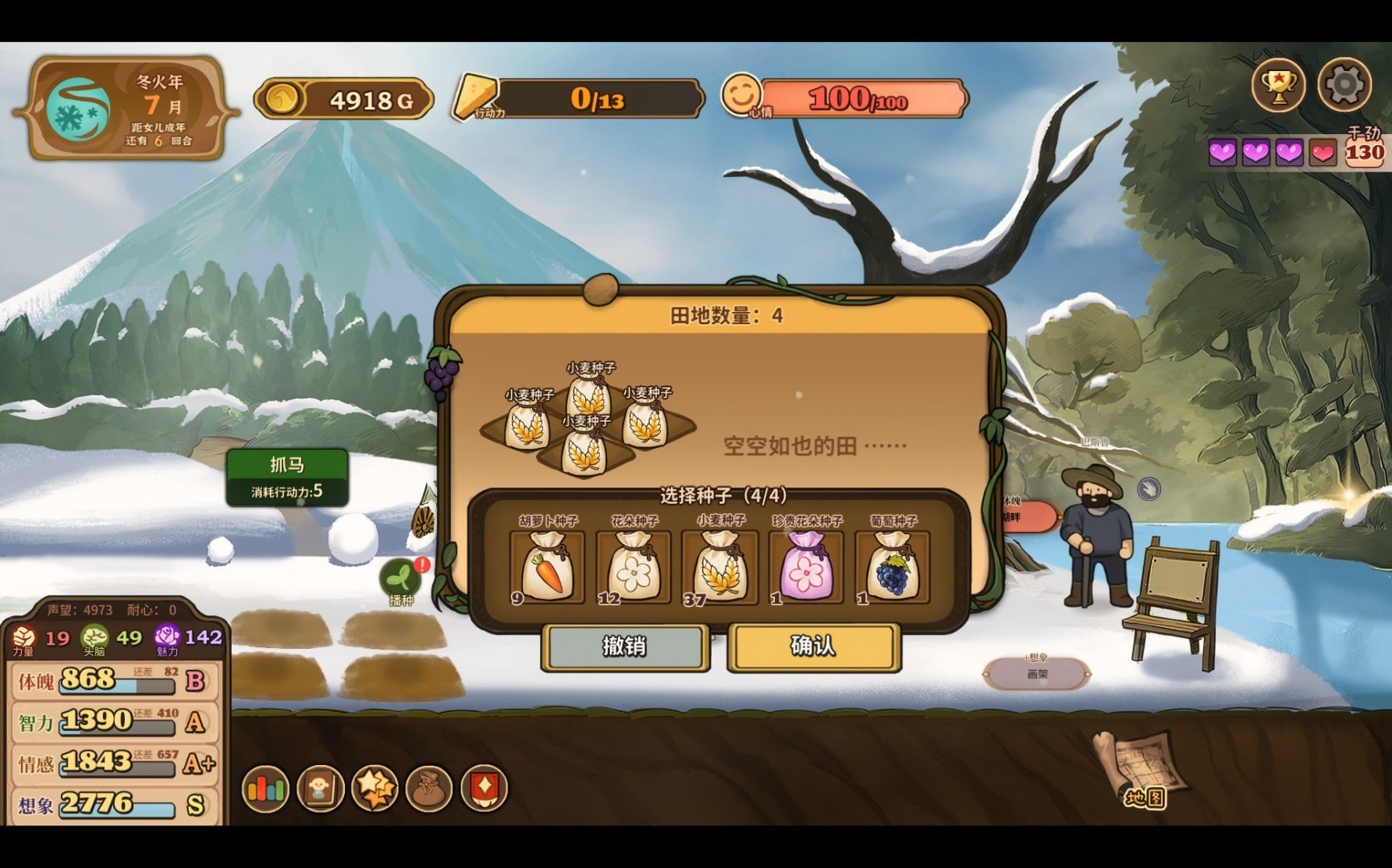Open the trophy achievements icon

pos(1278,85)
